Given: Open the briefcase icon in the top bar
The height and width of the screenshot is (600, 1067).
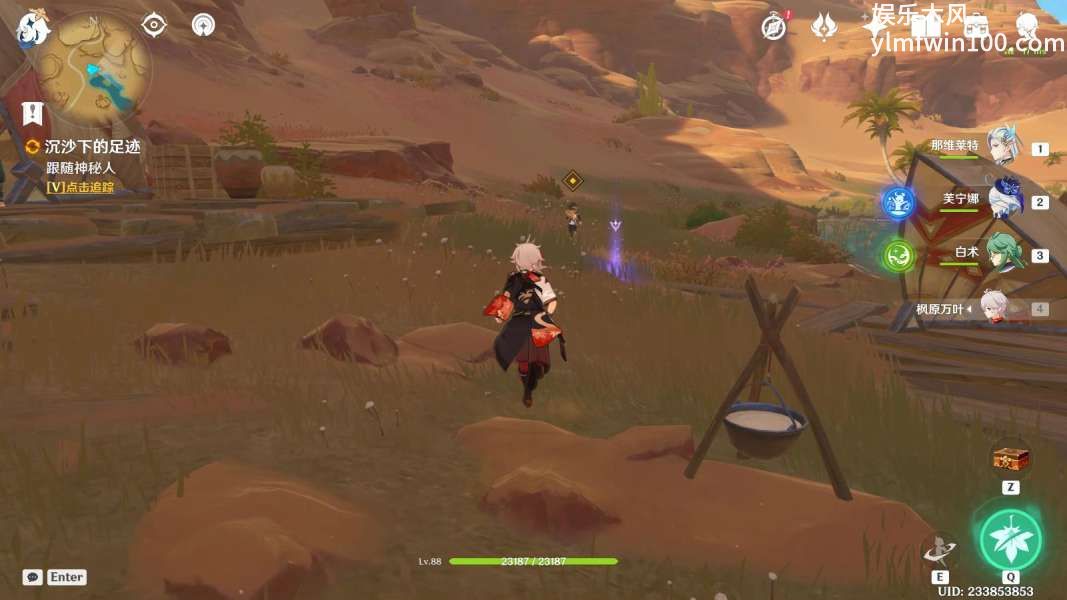Looking at the screenshot, I should click(x=976, y=27).
